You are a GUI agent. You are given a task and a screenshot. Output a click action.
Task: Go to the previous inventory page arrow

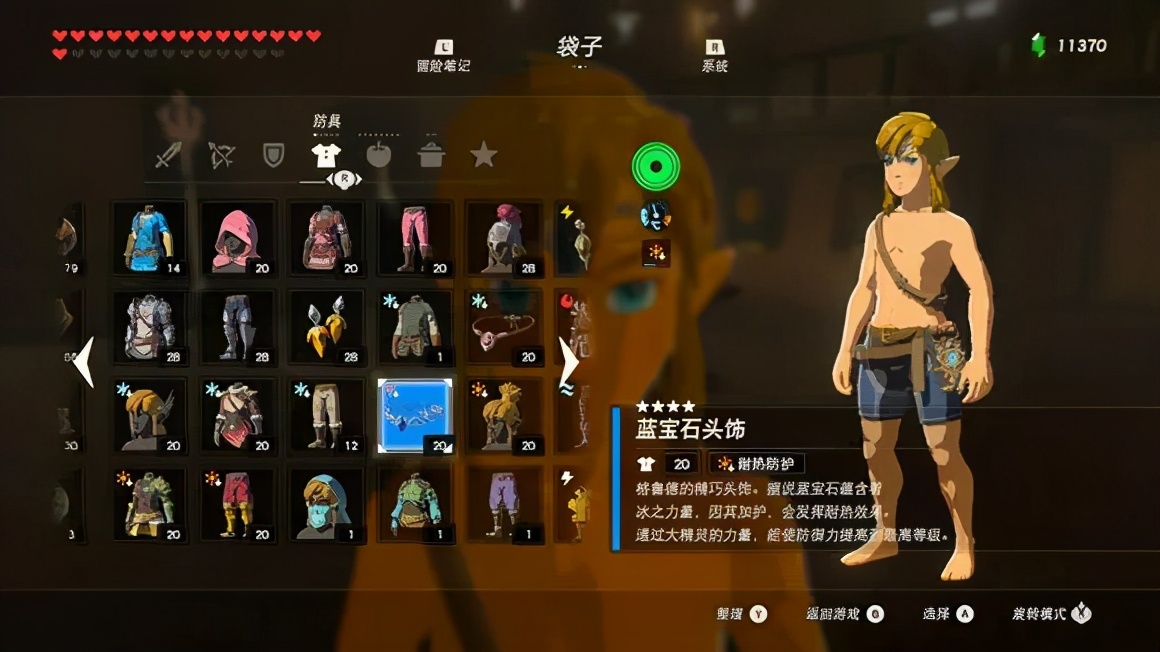[84, 362]
